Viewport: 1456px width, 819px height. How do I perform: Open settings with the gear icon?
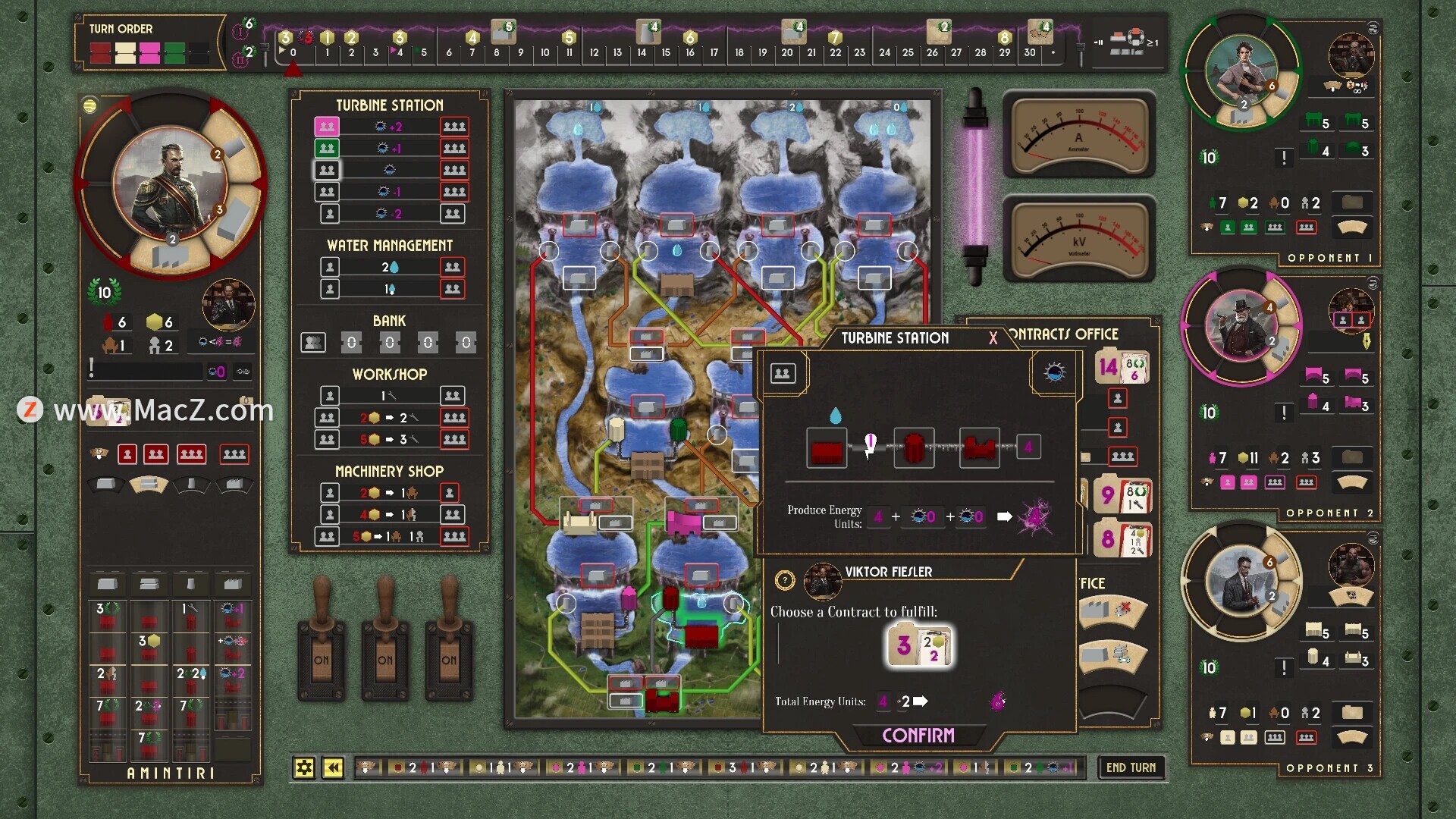coord(304,768)
